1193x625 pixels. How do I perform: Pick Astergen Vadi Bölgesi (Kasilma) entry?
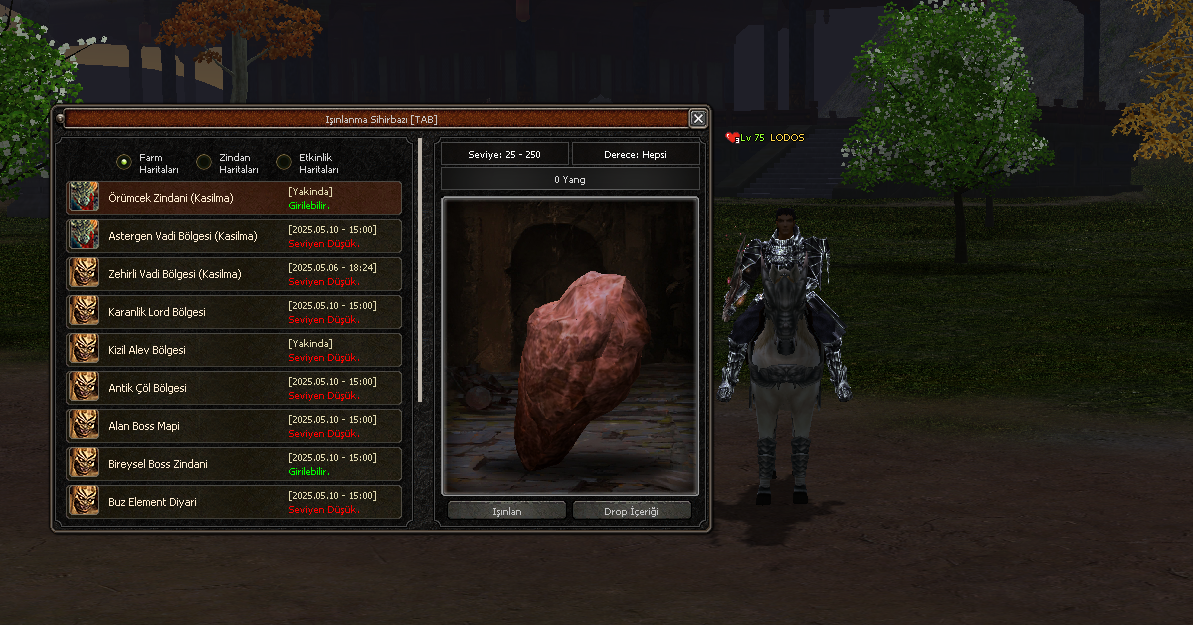click(234, 236)
